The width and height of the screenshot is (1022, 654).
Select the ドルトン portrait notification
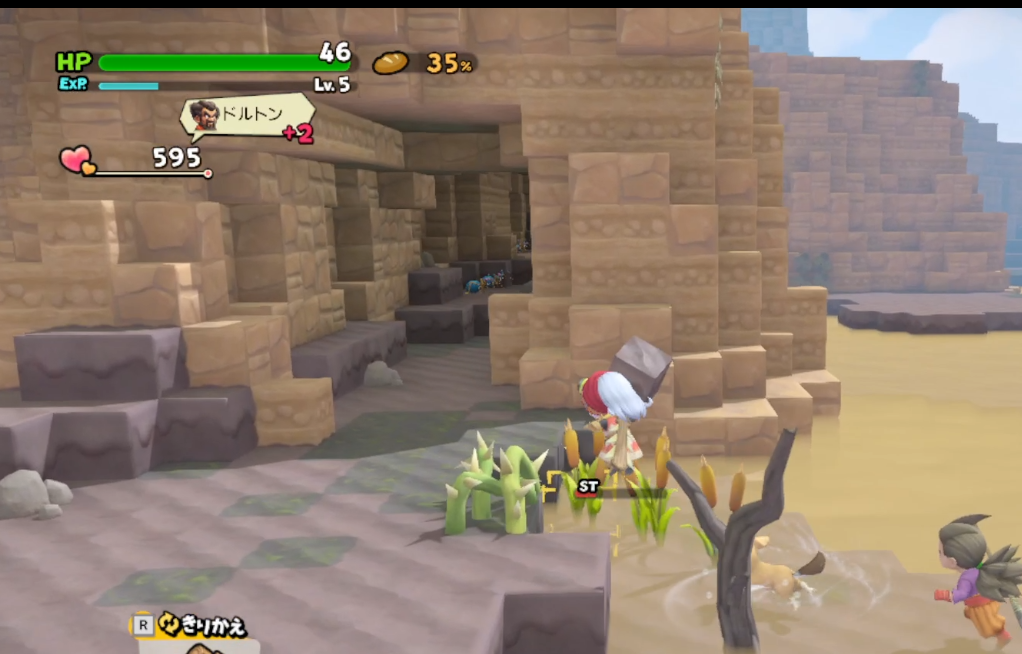click(205, 116)
